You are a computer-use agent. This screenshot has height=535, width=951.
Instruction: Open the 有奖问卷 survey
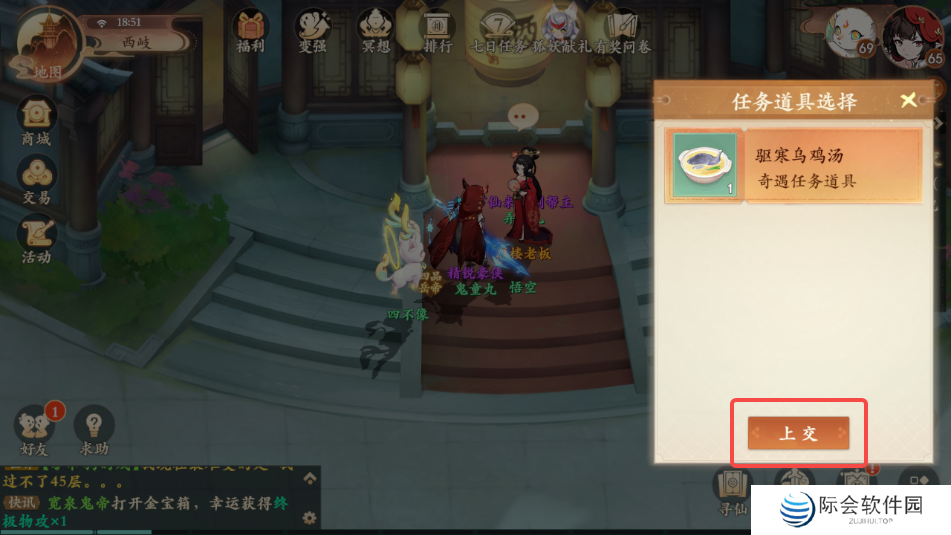(622, 30)
